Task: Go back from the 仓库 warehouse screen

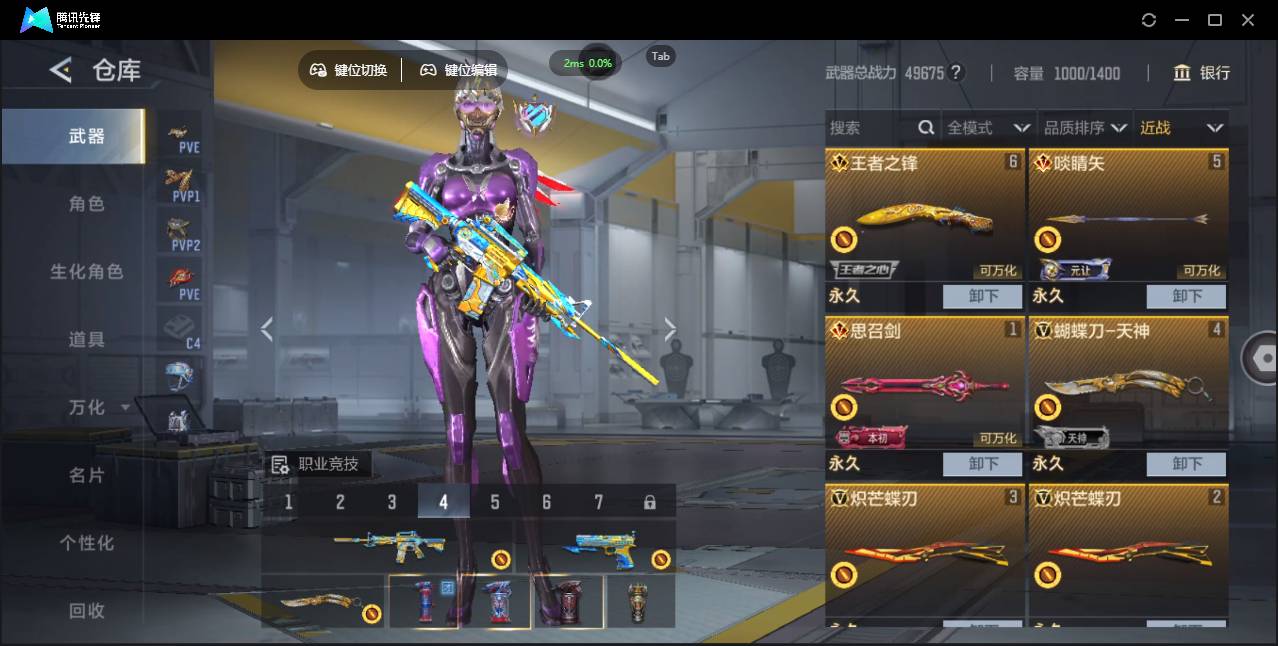Action: pos(61,70)
